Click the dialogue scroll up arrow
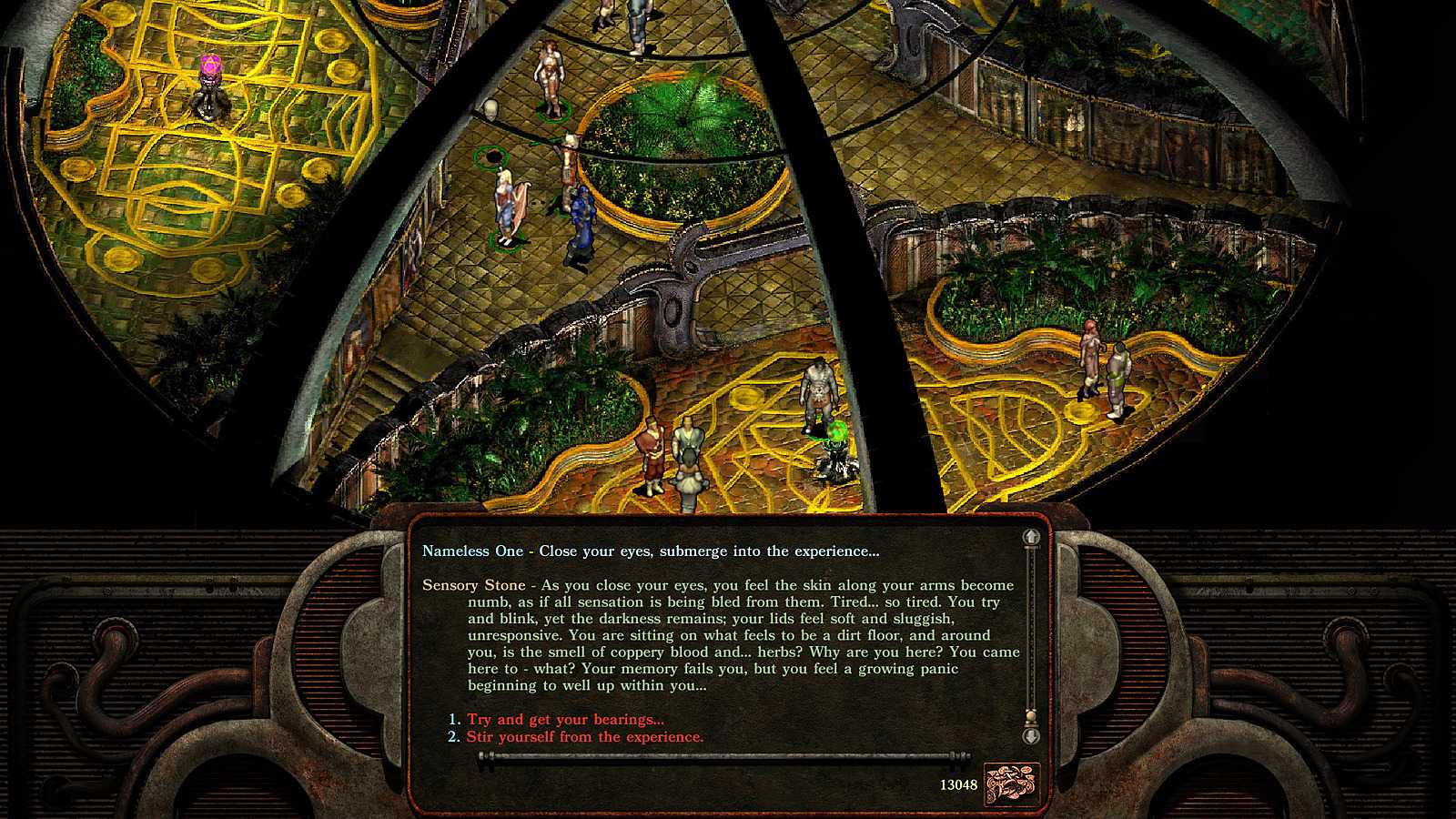The image size is (1456, 819). click(1031, 538)
